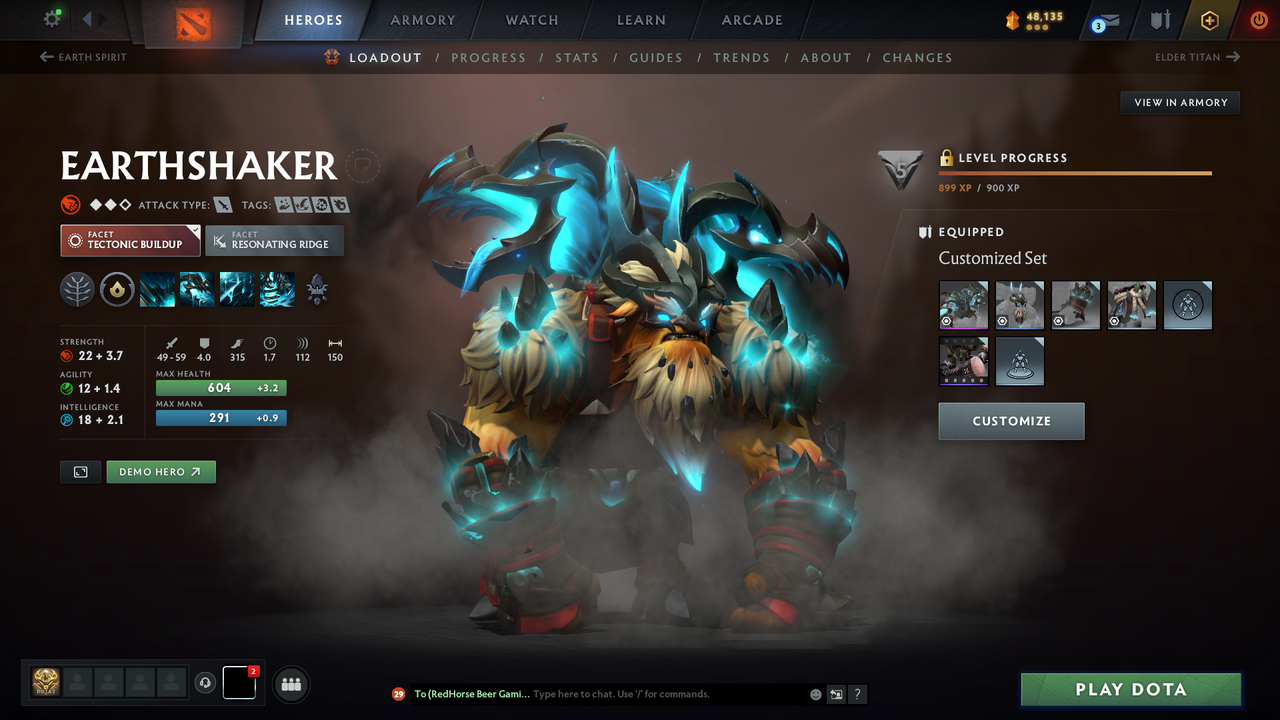
Task: Select the Fissure ability icon
Action: click(x=156, y=290)
